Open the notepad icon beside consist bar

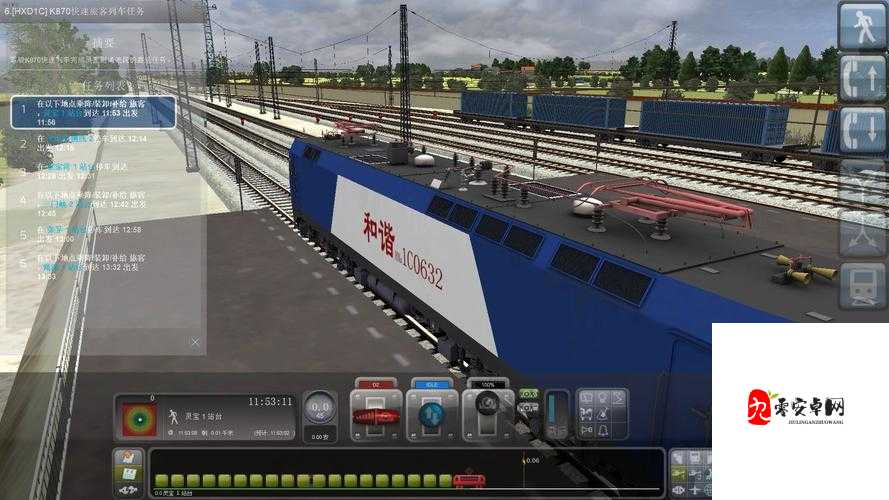pos(127,460)
